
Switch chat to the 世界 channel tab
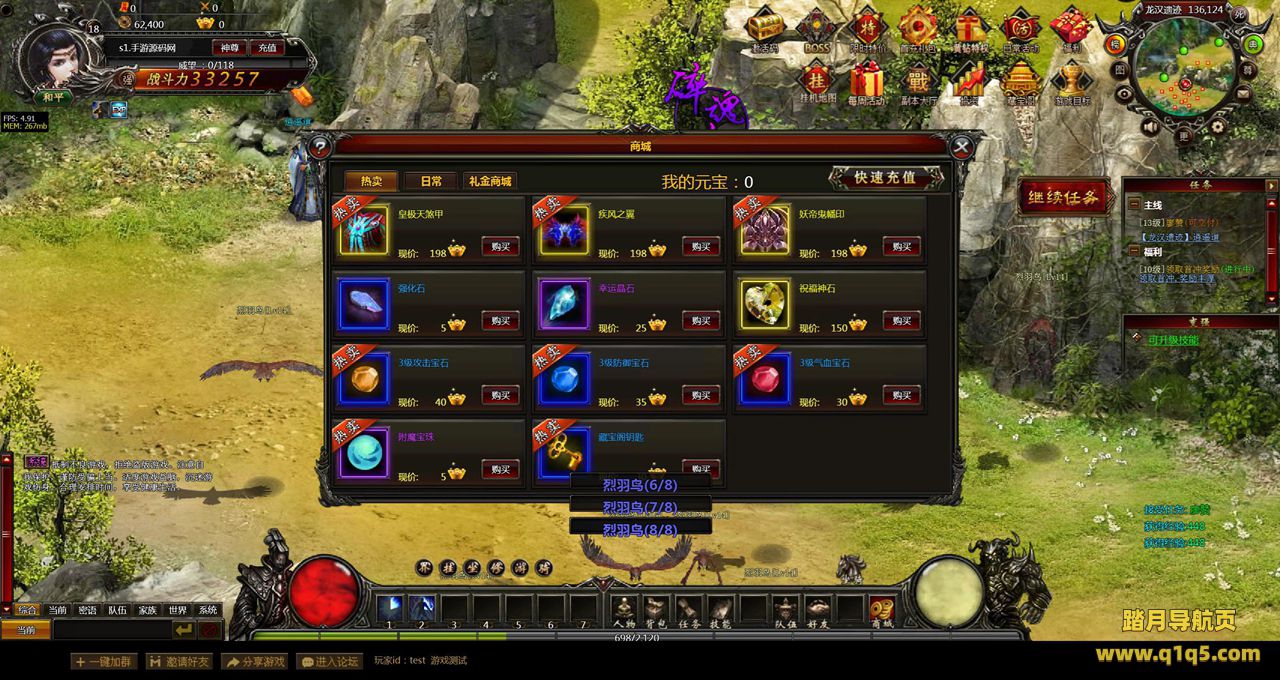(177, 610)
